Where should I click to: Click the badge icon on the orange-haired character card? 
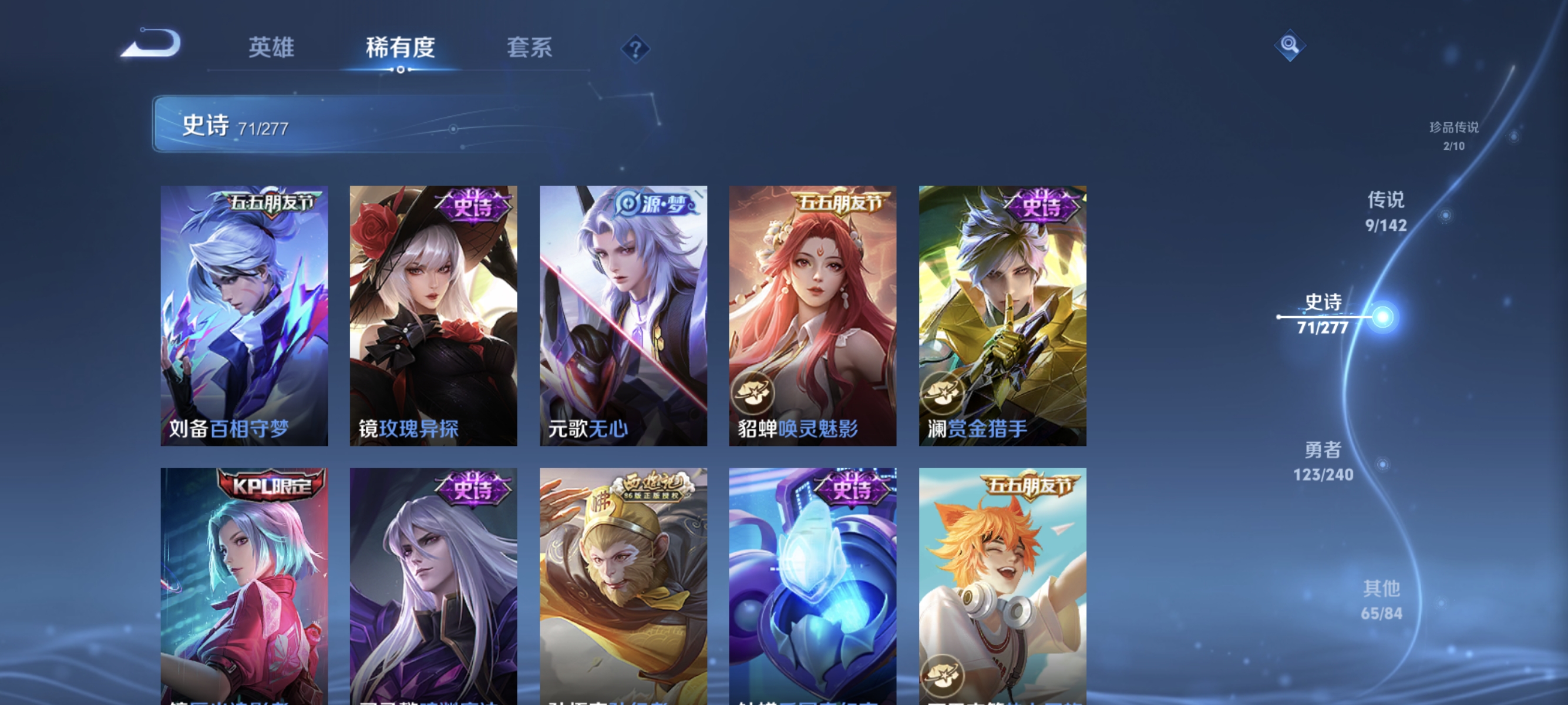942,676
